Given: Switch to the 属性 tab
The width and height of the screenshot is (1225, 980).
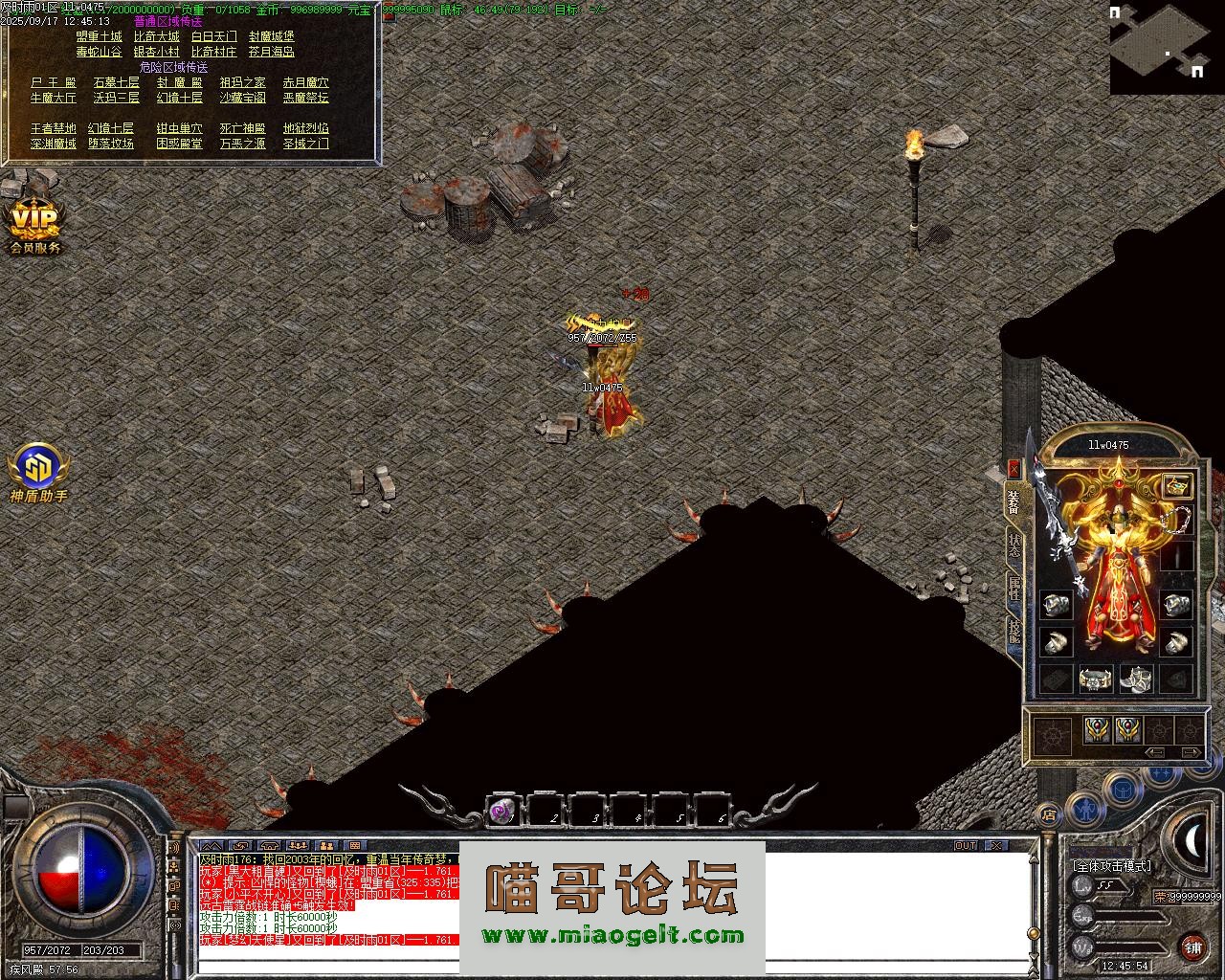Looking at the screenshot, I should pos(1014,587).
